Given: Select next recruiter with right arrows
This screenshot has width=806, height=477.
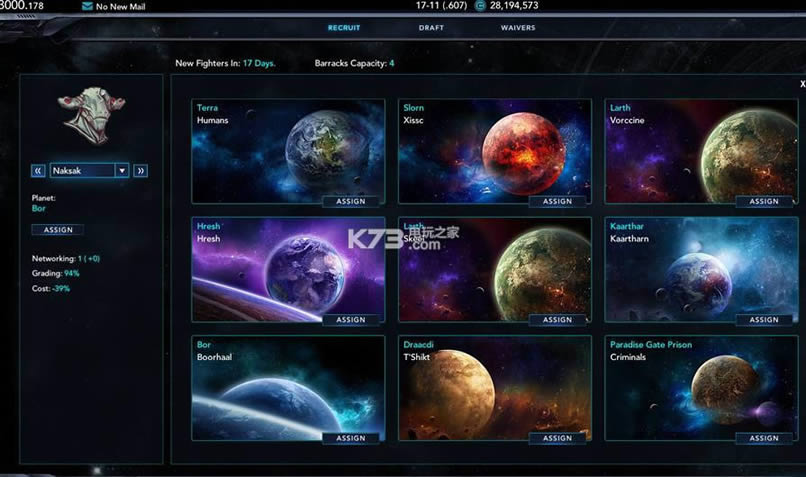Looking at the screenshot, I should pos(141,170).
